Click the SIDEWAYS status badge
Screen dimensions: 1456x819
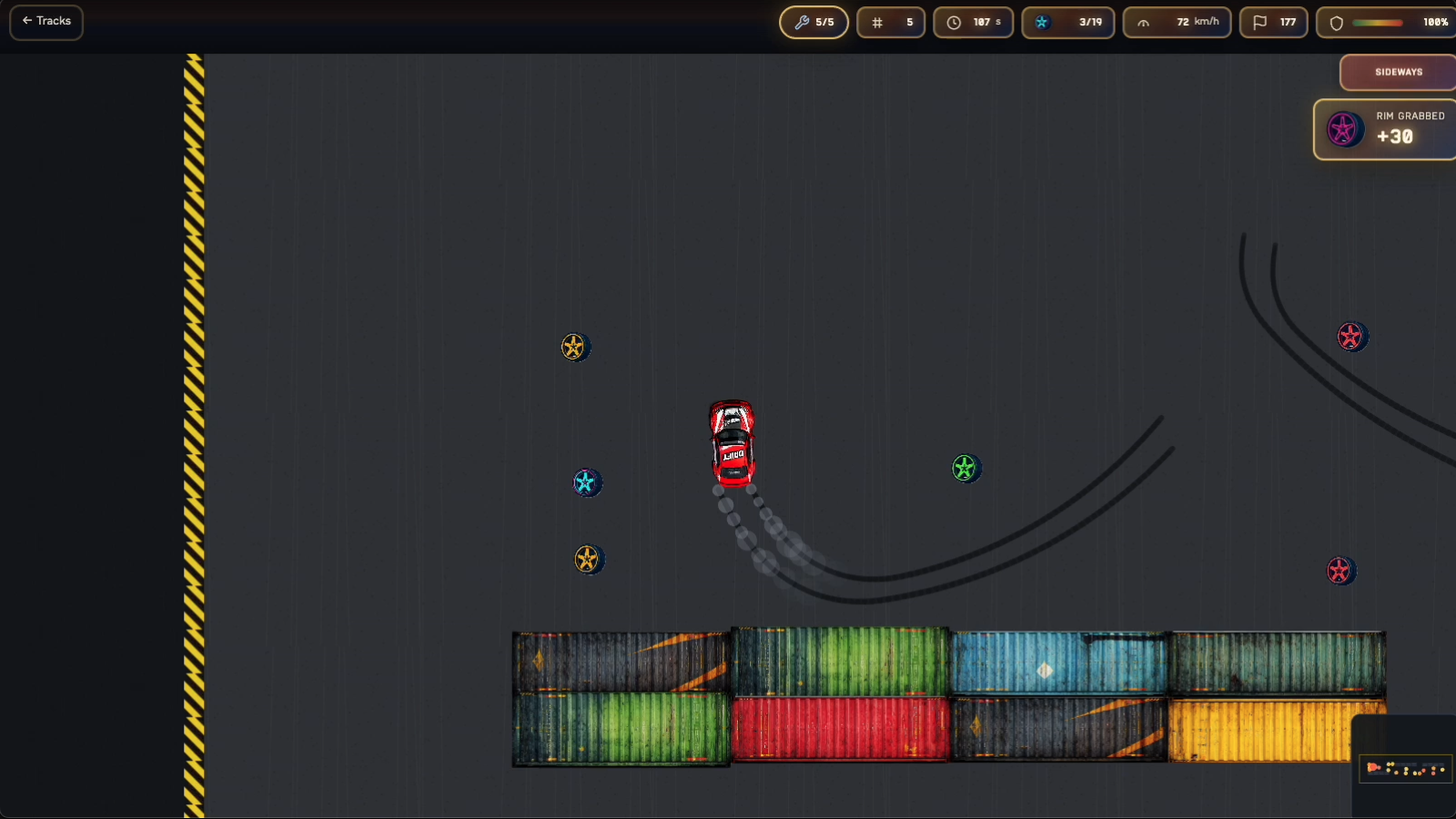point(1397,72)
